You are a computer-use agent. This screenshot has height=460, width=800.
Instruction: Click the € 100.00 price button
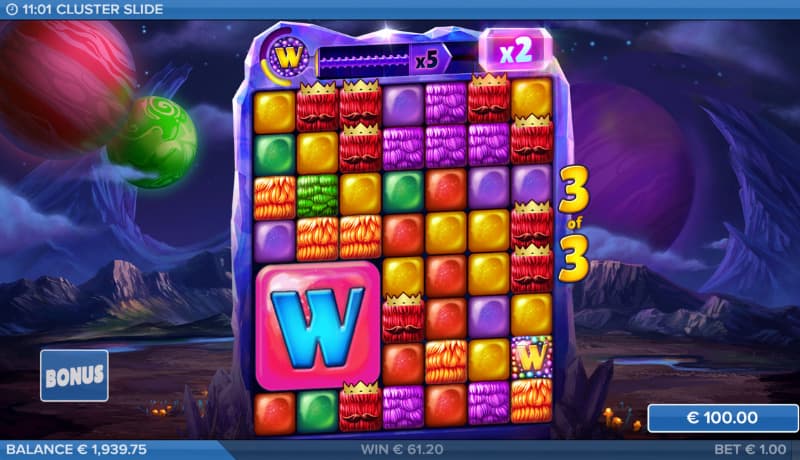[720, 418]
